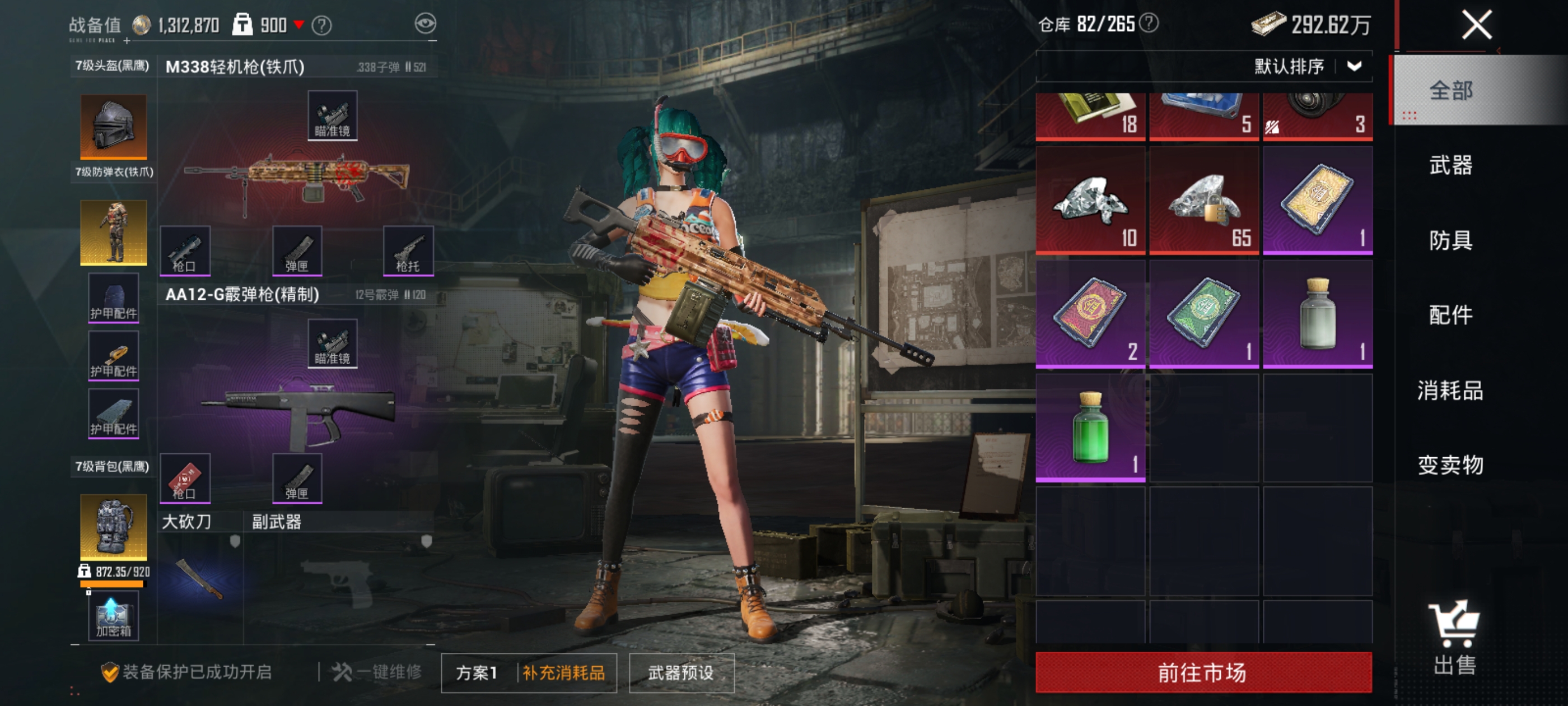Screen dimensions: 1568x706
Task: Close the warehouse loadout screen
Action: [x=1476, y=26]
